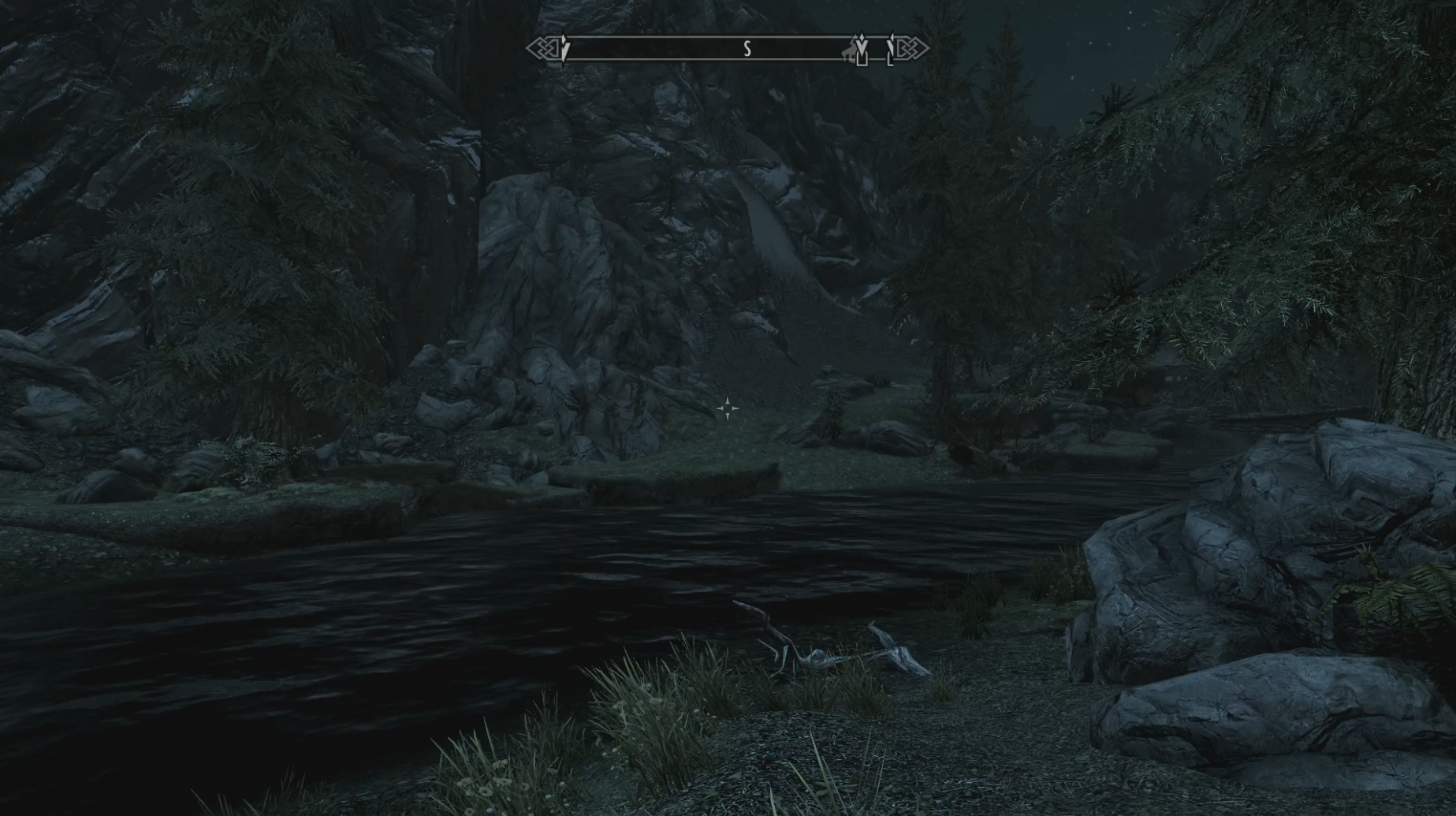
Task: Click the compass bar's S heading
Action: [747, 50]
